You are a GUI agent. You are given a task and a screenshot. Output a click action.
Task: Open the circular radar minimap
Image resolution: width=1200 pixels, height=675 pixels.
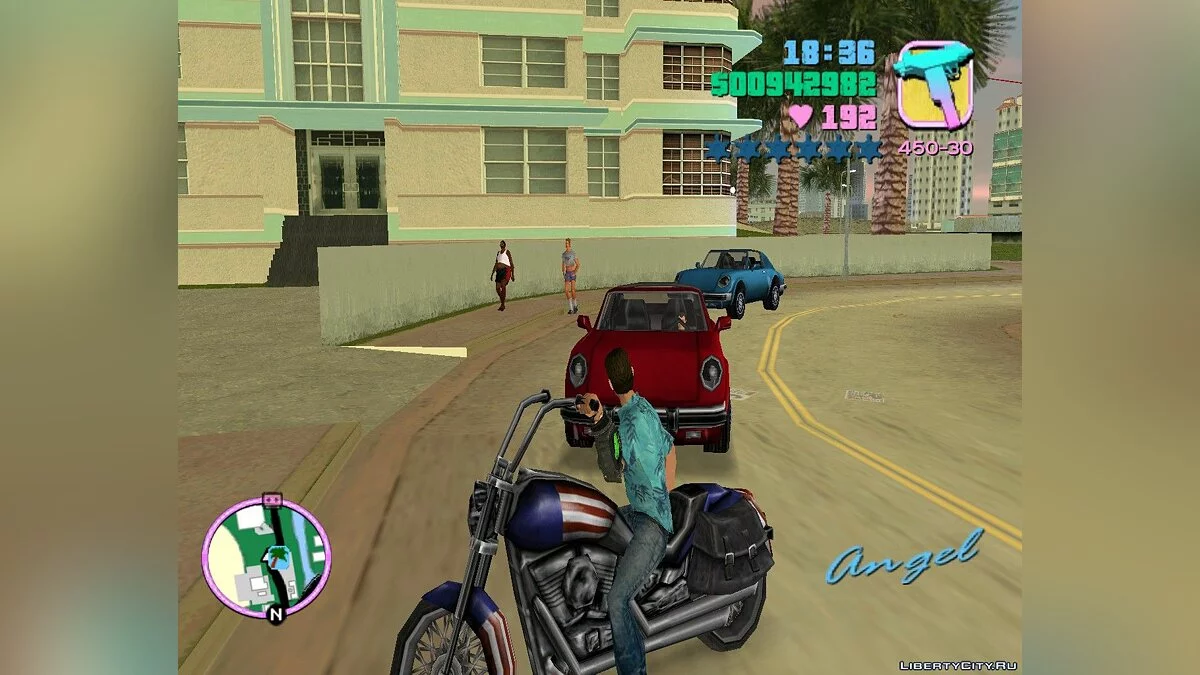coord(266,556)
